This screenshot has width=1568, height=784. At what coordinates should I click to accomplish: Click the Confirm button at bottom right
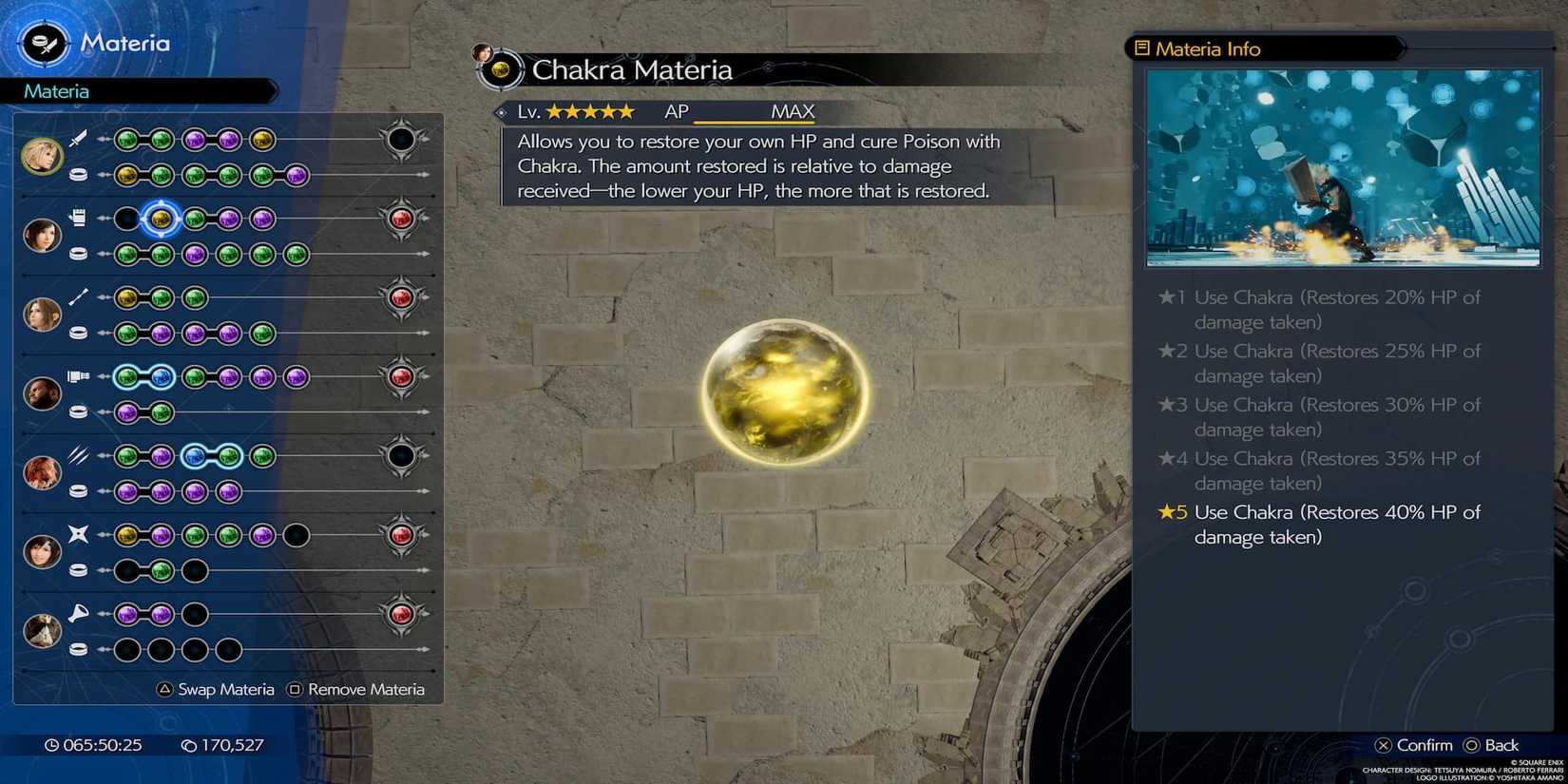coord(1414,745)
